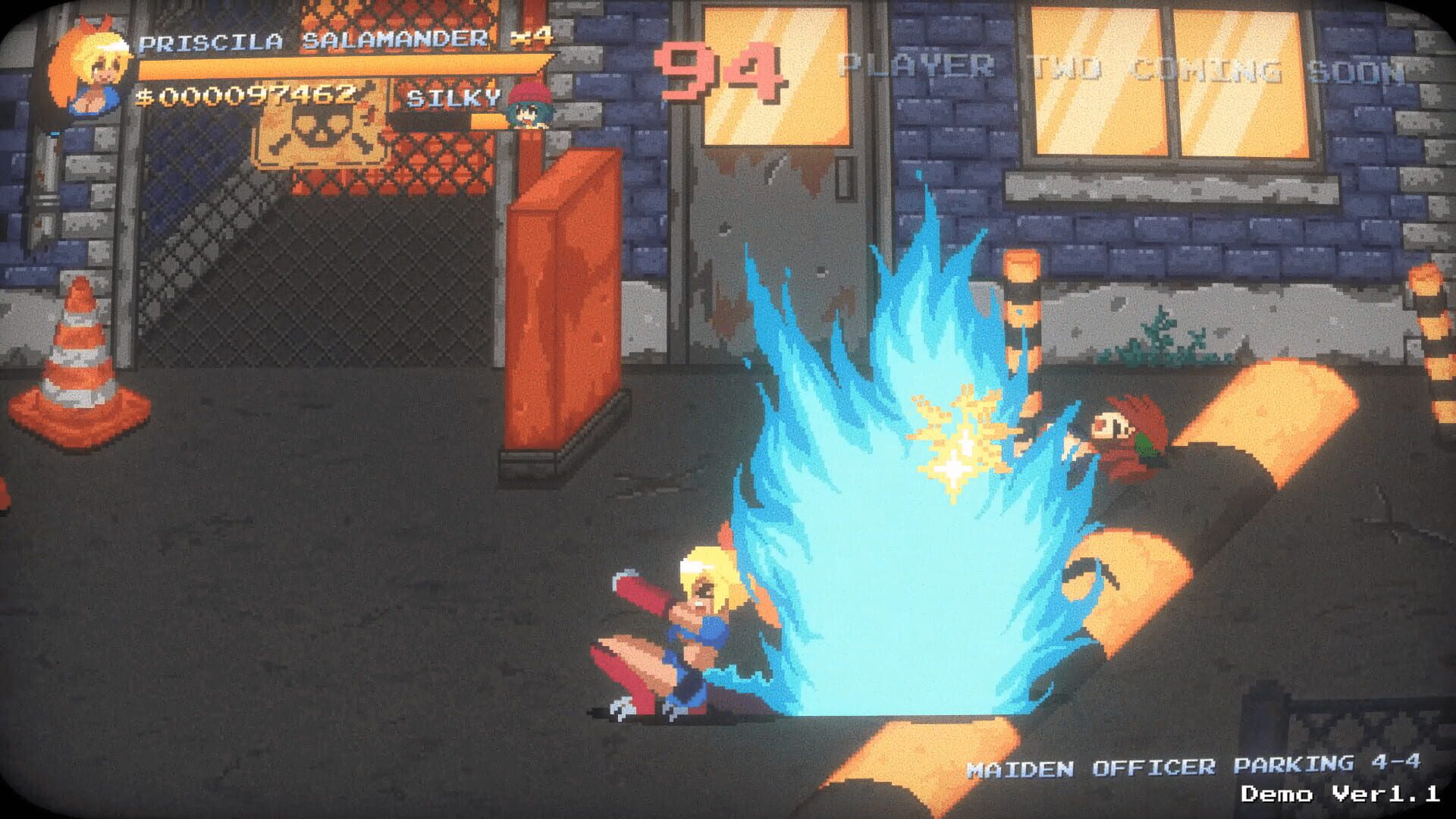This screenshot has height=819, width=1456.
Task: Click the ×4 lives counter icon
Action: (x=531, y=36)
